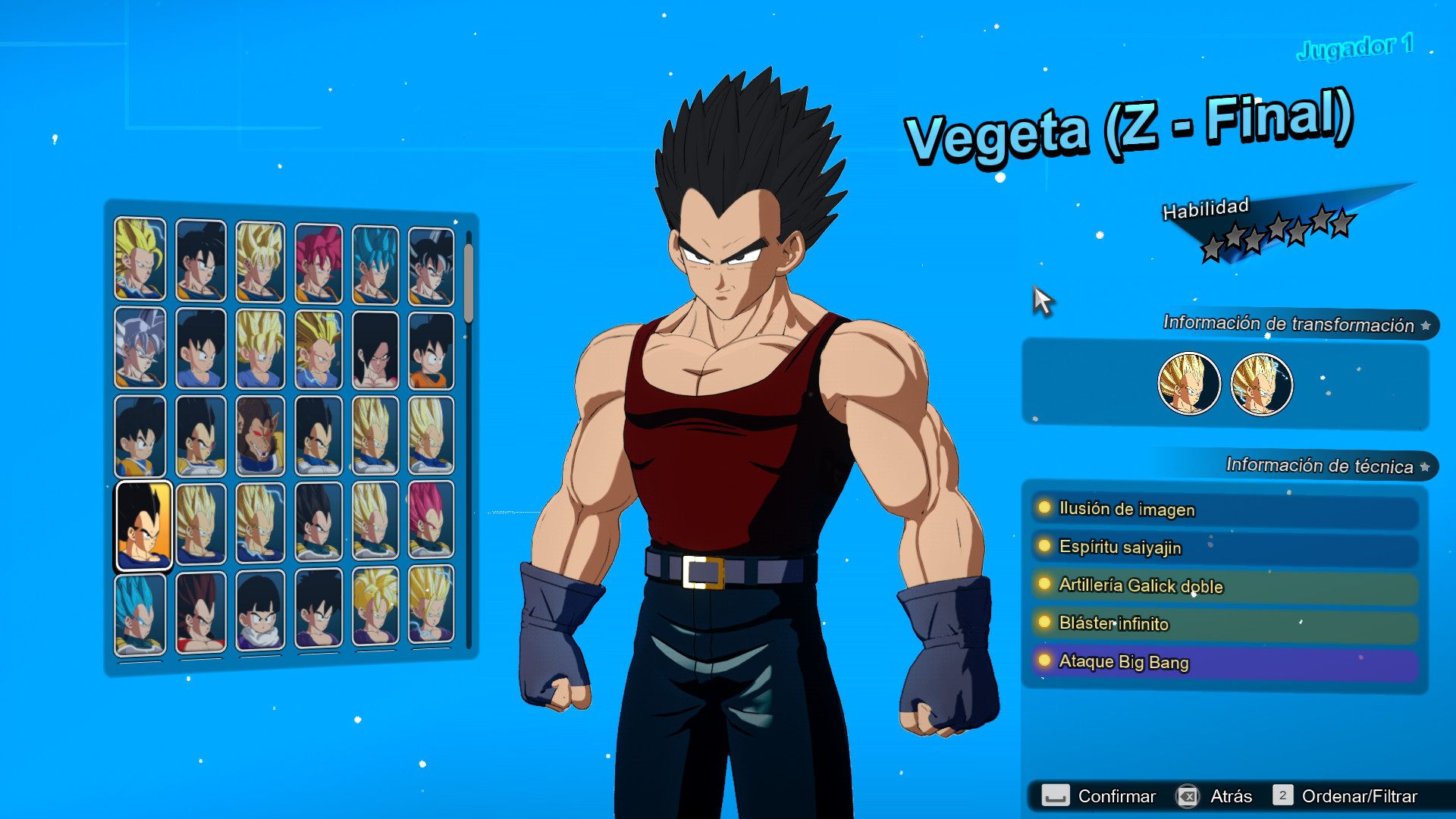The width and height of the screenshot is (1456, 819).
Task: Open the first Super Vegeta transformation icon
Action: (x=1188, y=384)
